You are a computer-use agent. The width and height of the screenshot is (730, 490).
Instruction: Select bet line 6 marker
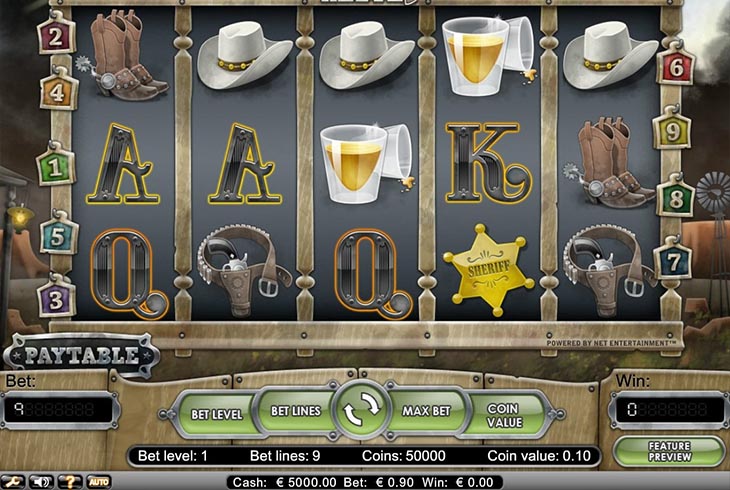point(674,66)
